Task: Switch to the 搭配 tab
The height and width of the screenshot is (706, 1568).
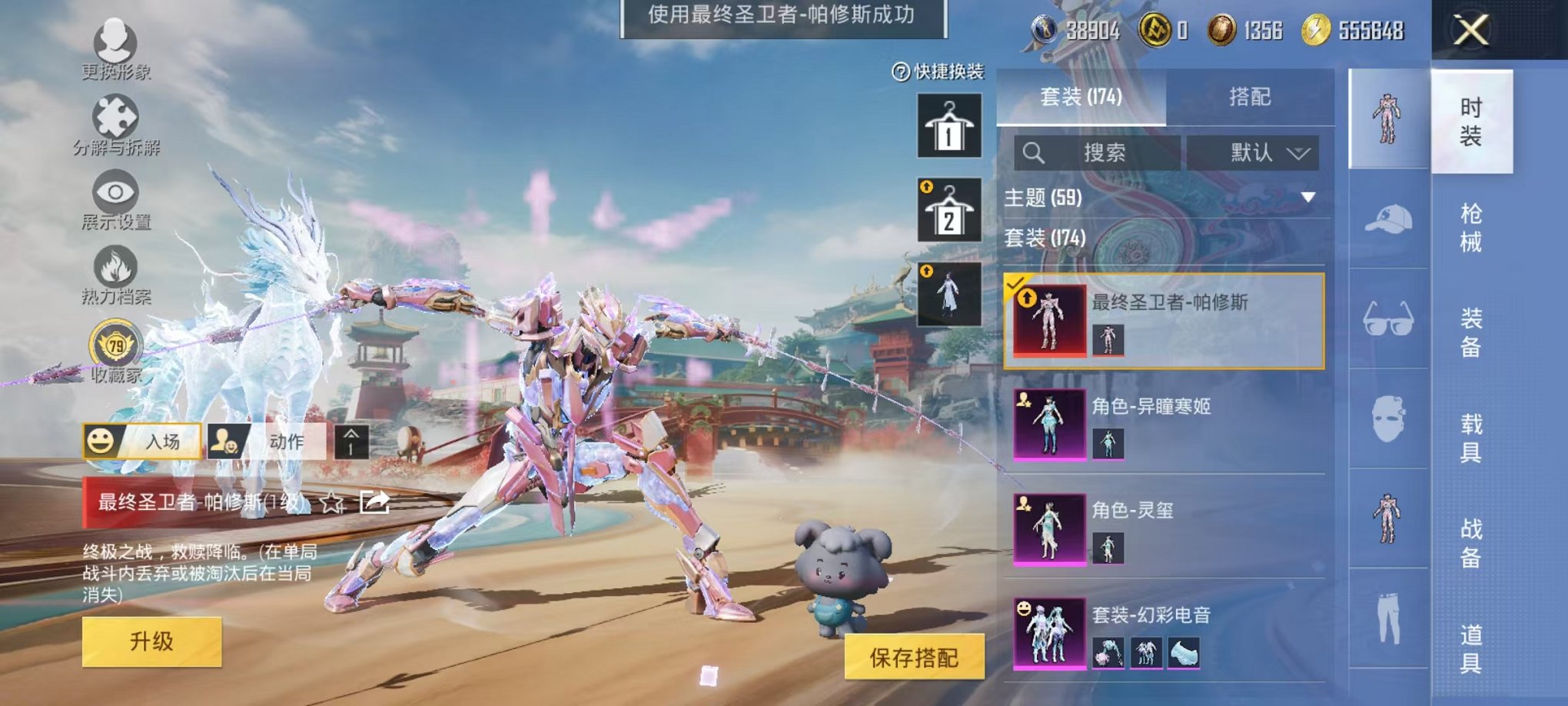Action: 1252,96
